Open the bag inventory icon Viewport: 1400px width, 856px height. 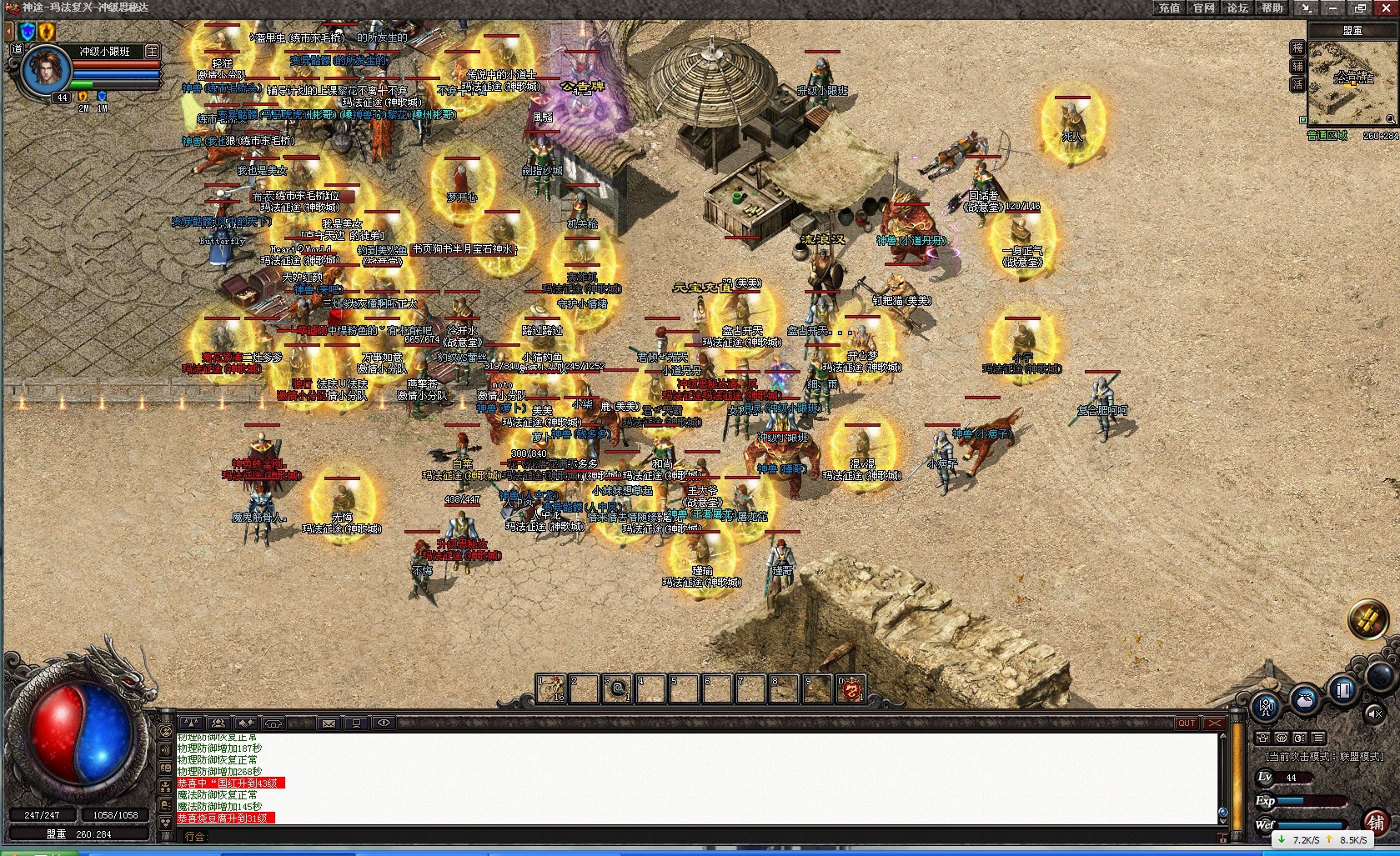pyautogui.click(x=1304, y=698)
